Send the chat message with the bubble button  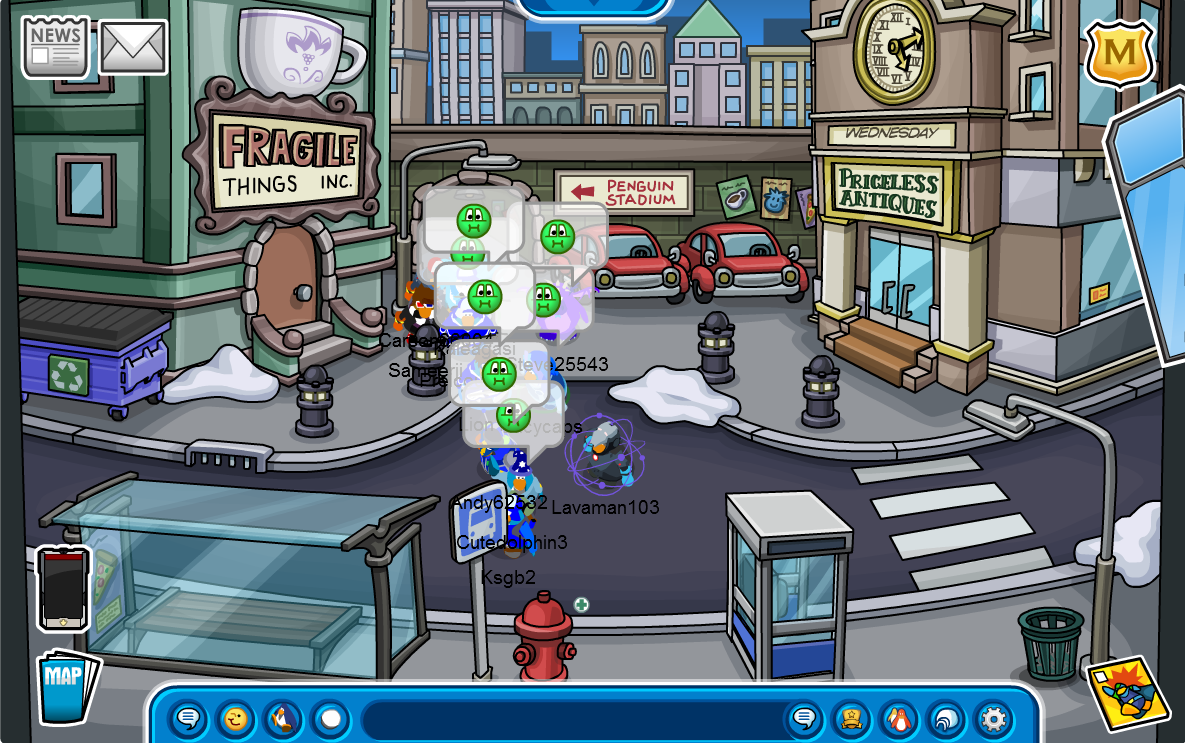[804, 719]
